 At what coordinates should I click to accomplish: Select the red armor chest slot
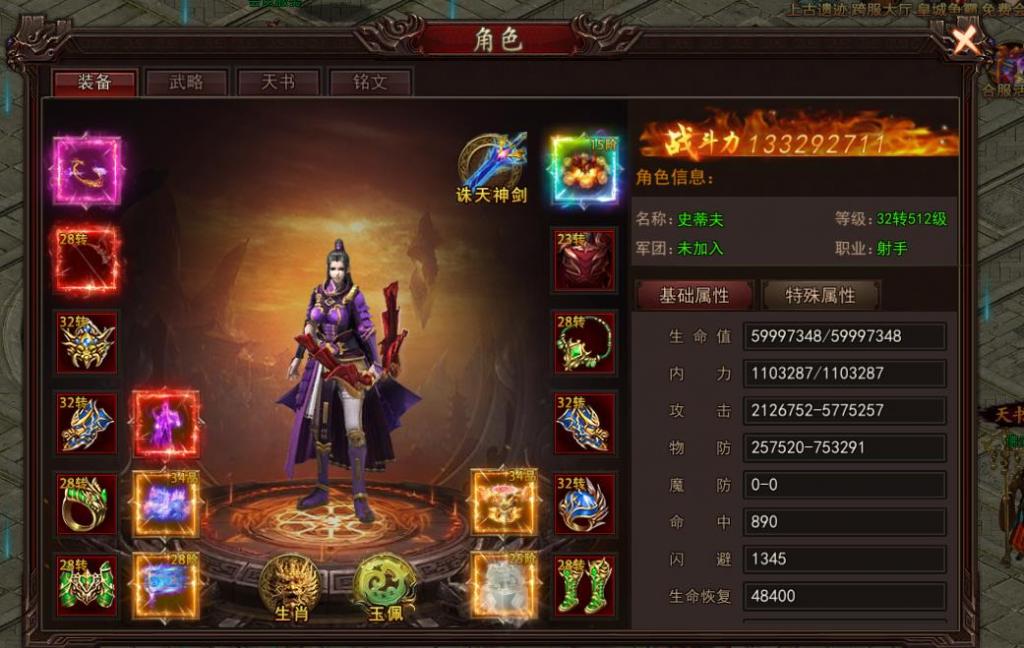click(x=585, y=259)
